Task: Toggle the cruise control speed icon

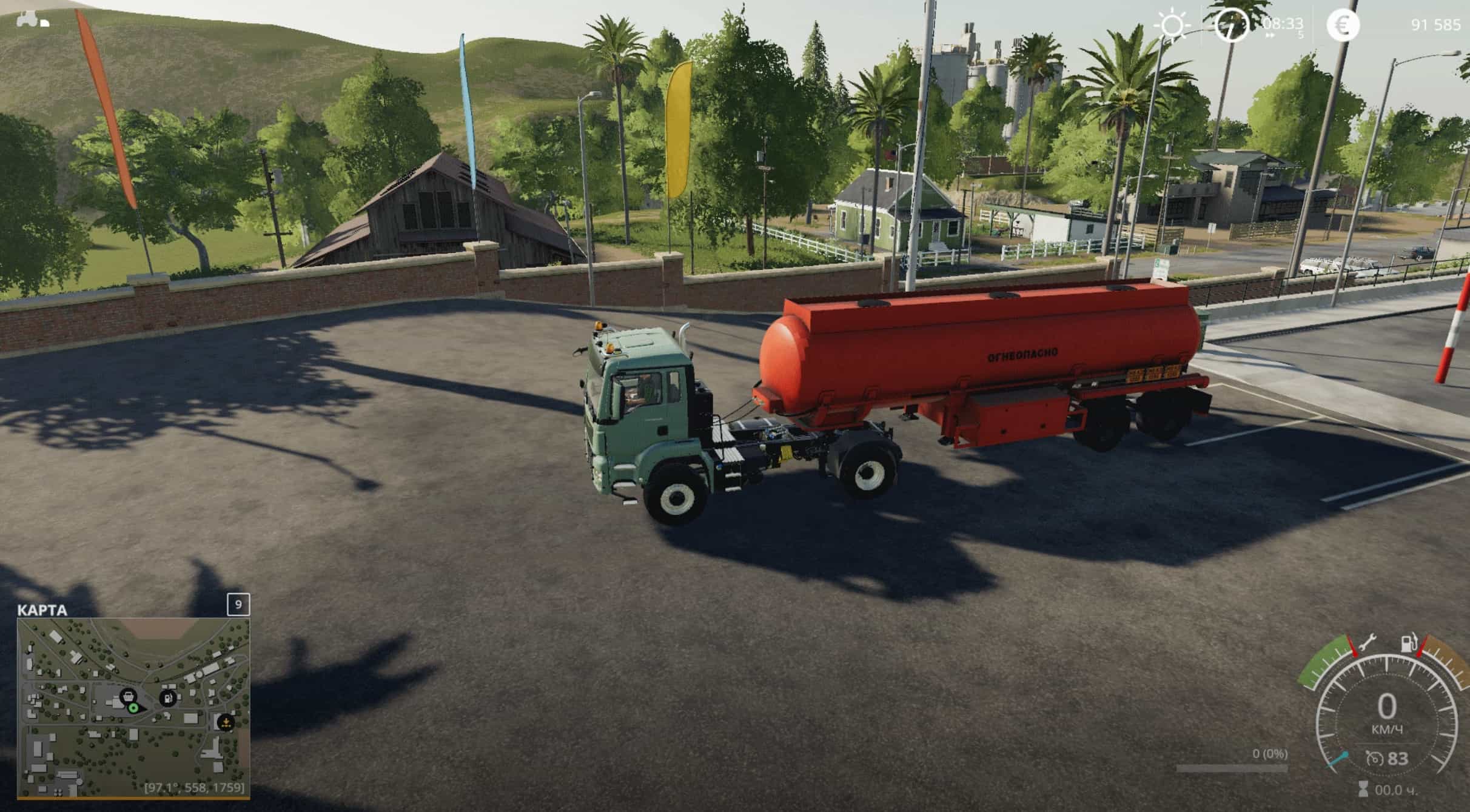Action: click(x=1374, y=758)
